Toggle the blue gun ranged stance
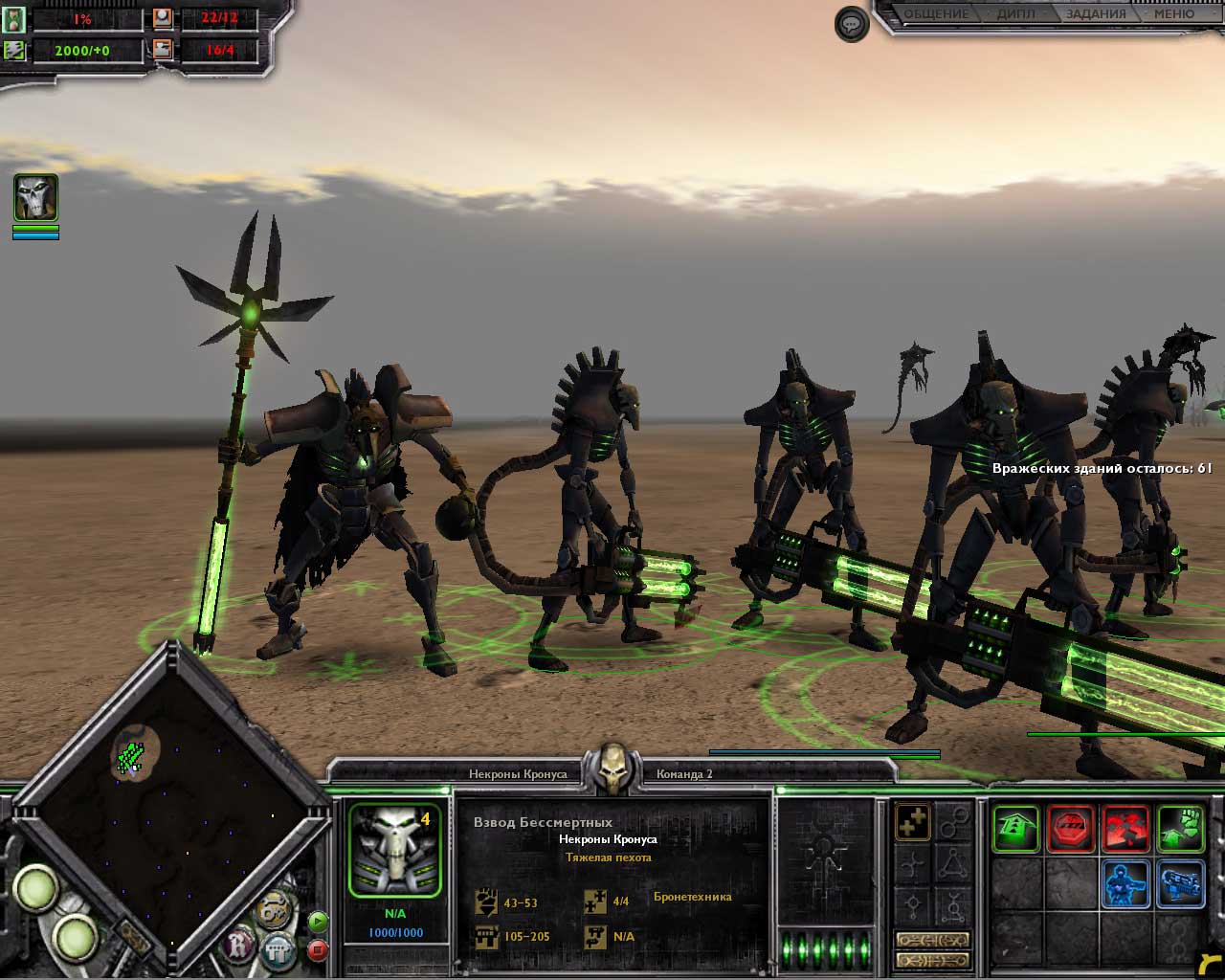This screenshot has height=980, width=1225. pyautogui.click(x=1180, y=883)
